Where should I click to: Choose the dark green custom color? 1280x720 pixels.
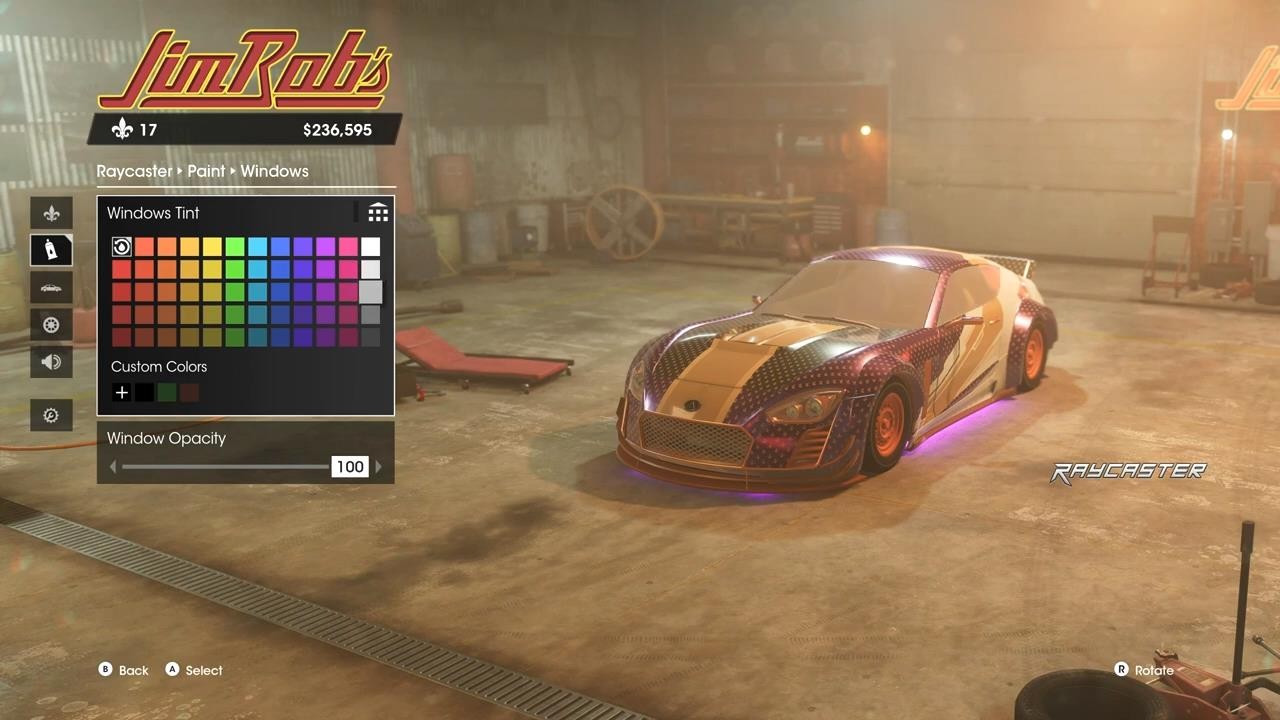(x=167, y=393)
